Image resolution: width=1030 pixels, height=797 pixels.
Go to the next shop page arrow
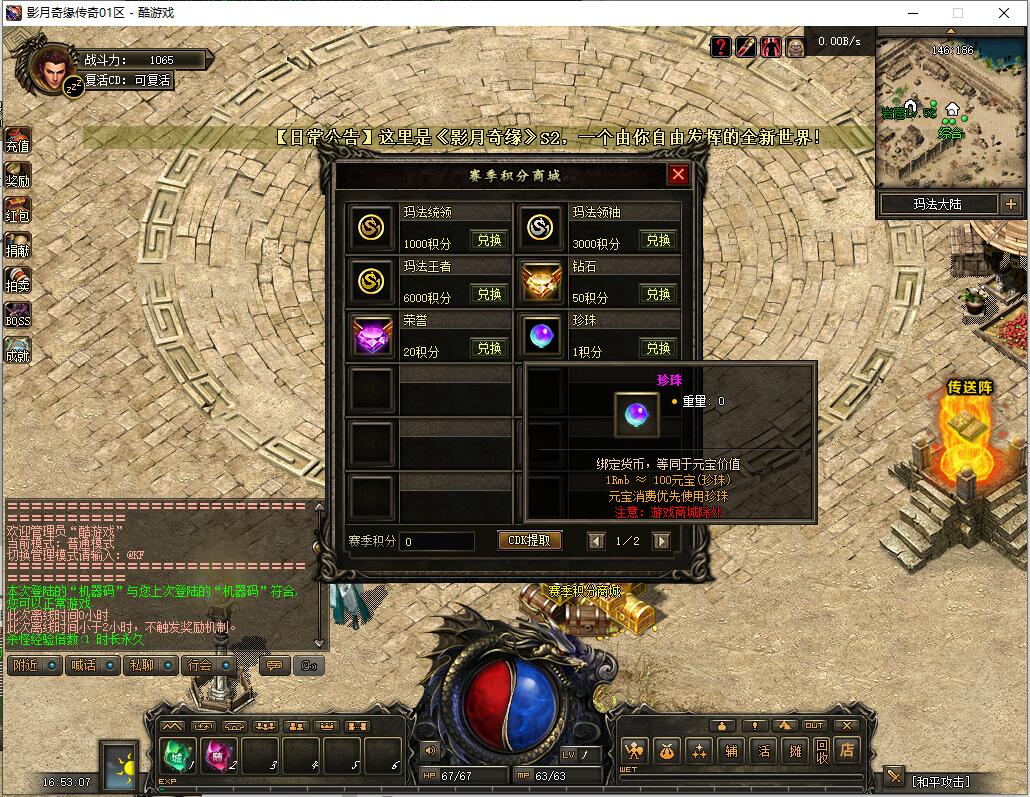click(x=661, y=541)
